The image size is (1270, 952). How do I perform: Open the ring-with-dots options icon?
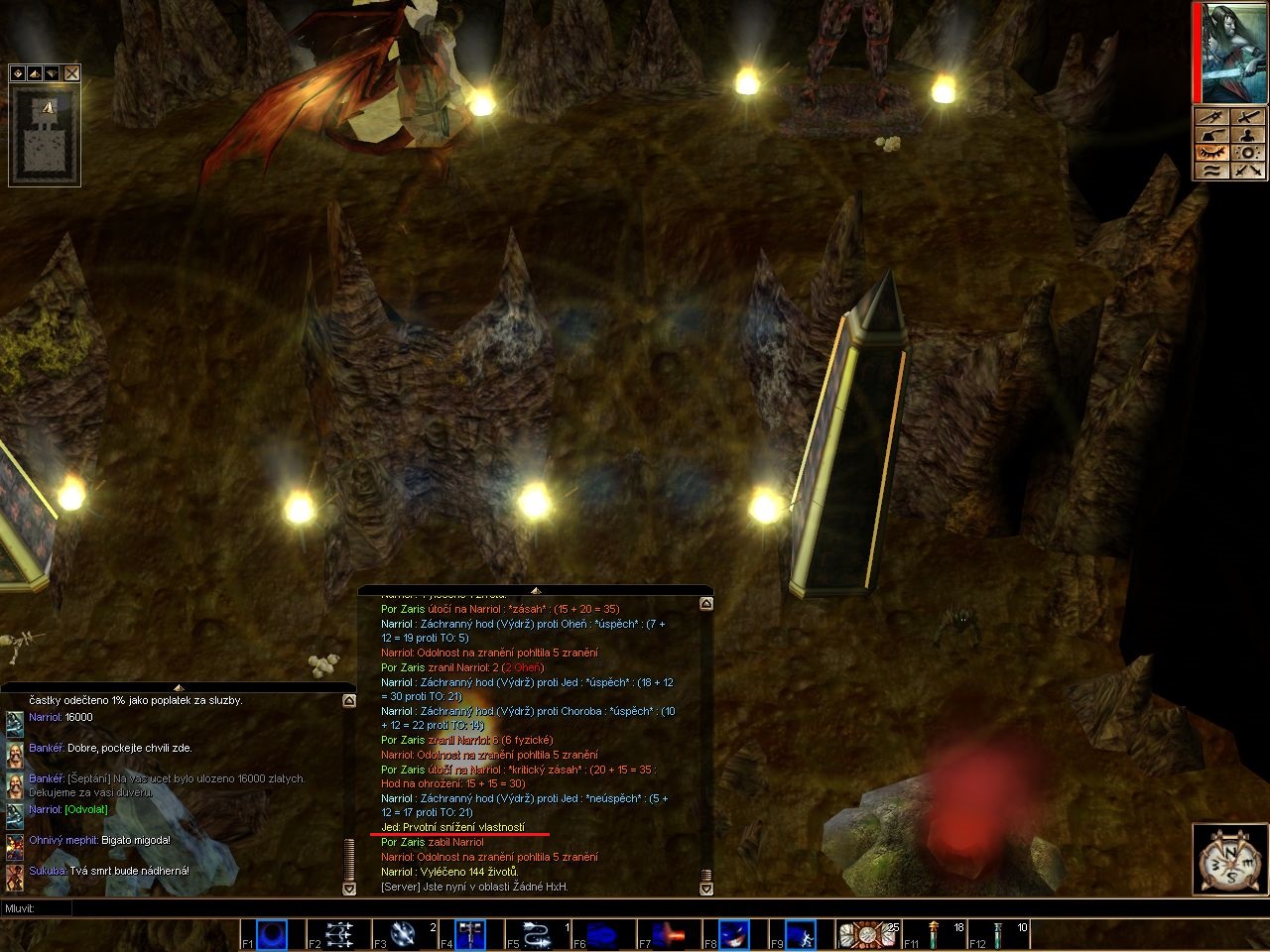pos(1248,153)
